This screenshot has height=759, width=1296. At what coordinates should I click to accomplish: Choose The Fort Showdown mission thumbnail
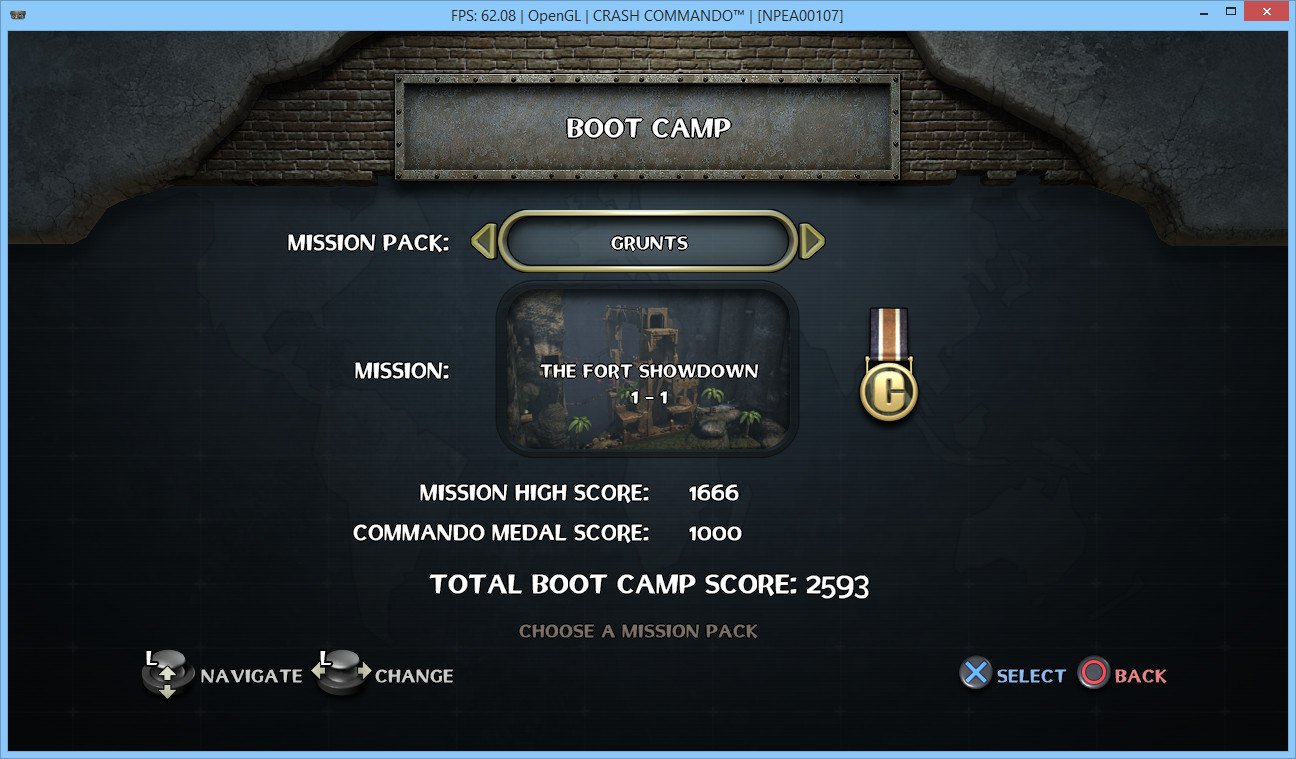(647, 369)
